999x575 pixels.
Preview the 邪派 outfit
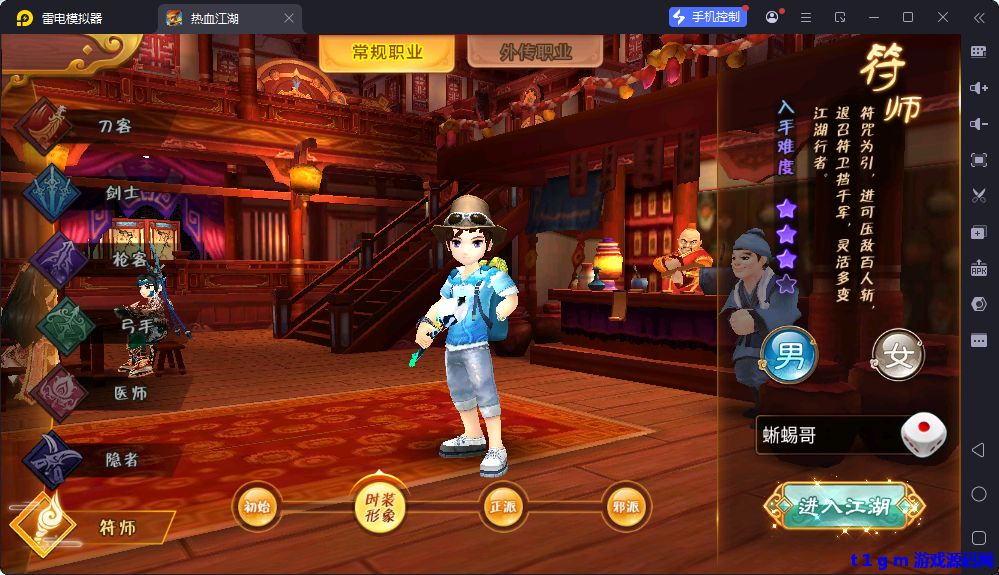tap(626, 507)
